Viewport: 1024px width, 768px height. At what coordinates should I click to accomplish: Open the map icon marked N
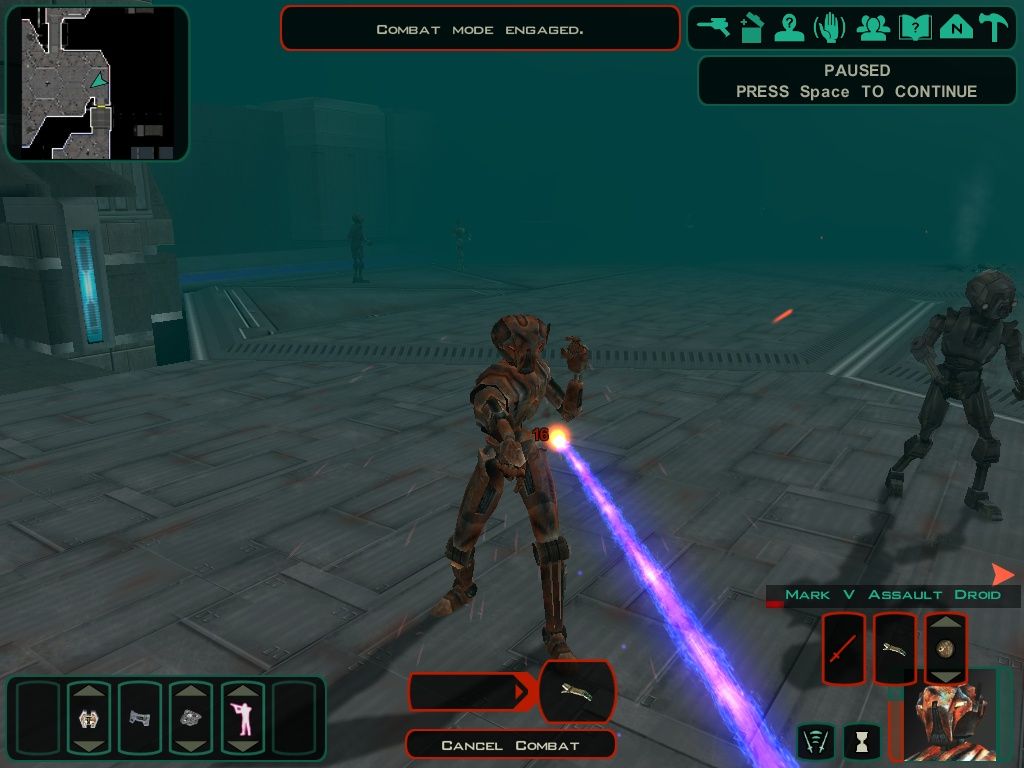[x=956, y=27]
